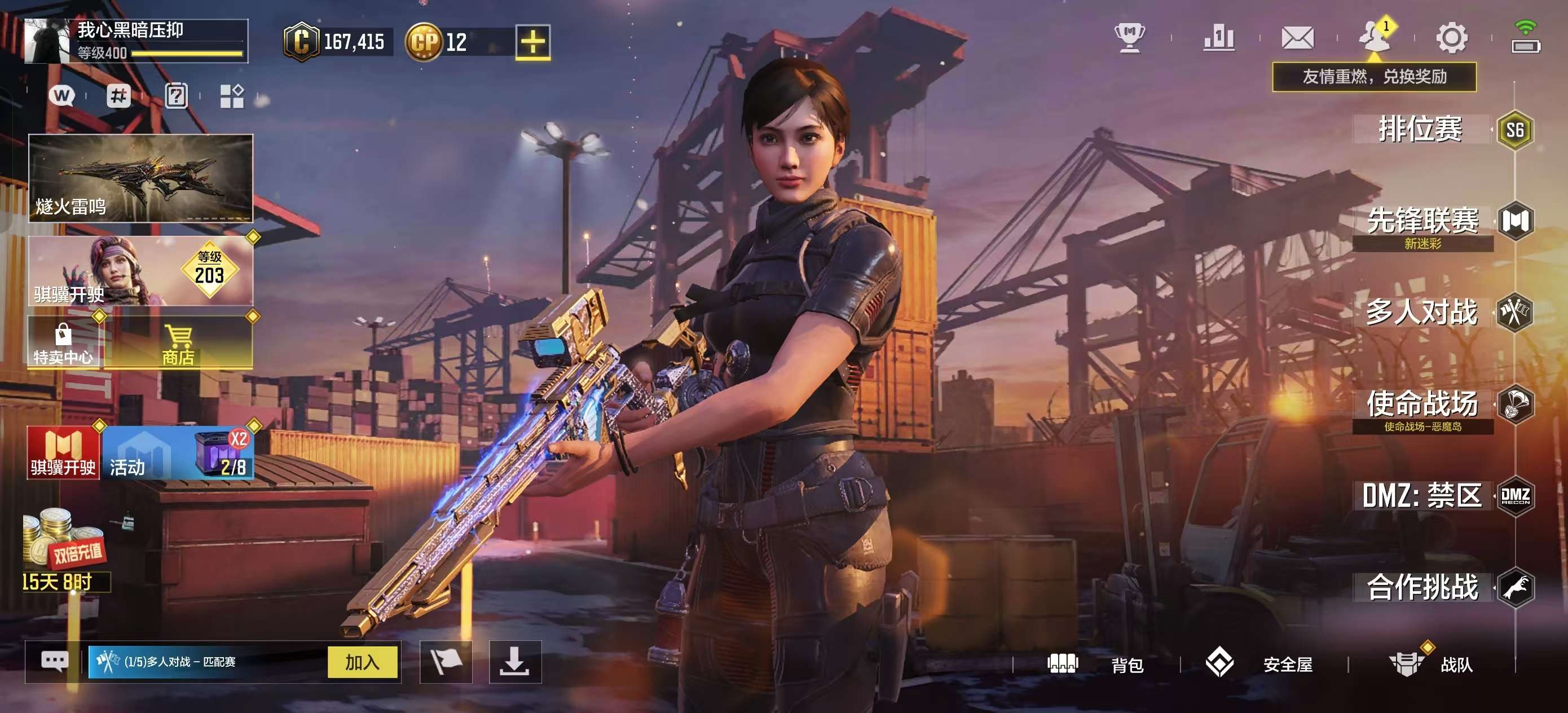This screenshot has height=713, width=1568.
Task: View the 燧火雷鸣 weapon banner
Action: (x=140, y=178)
